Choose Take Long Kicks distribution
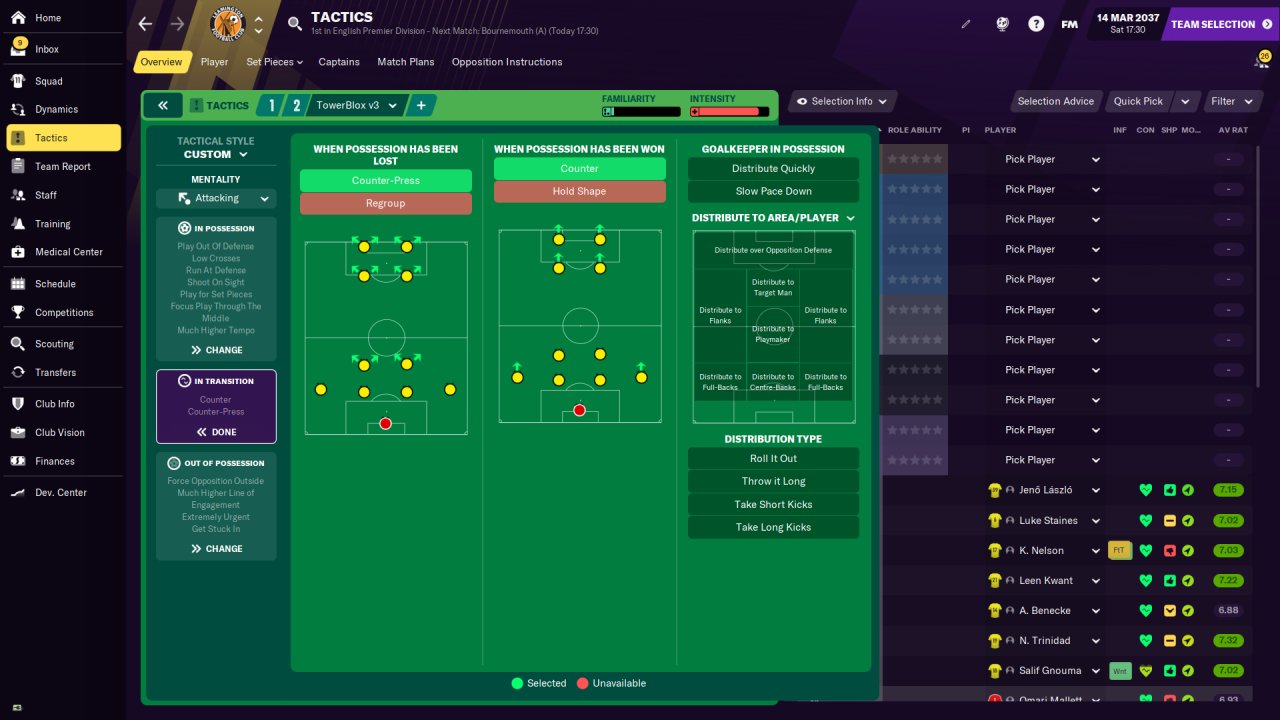Viewport: 1280px width, 720px height. pyautogui.click(x=773, y=527)
